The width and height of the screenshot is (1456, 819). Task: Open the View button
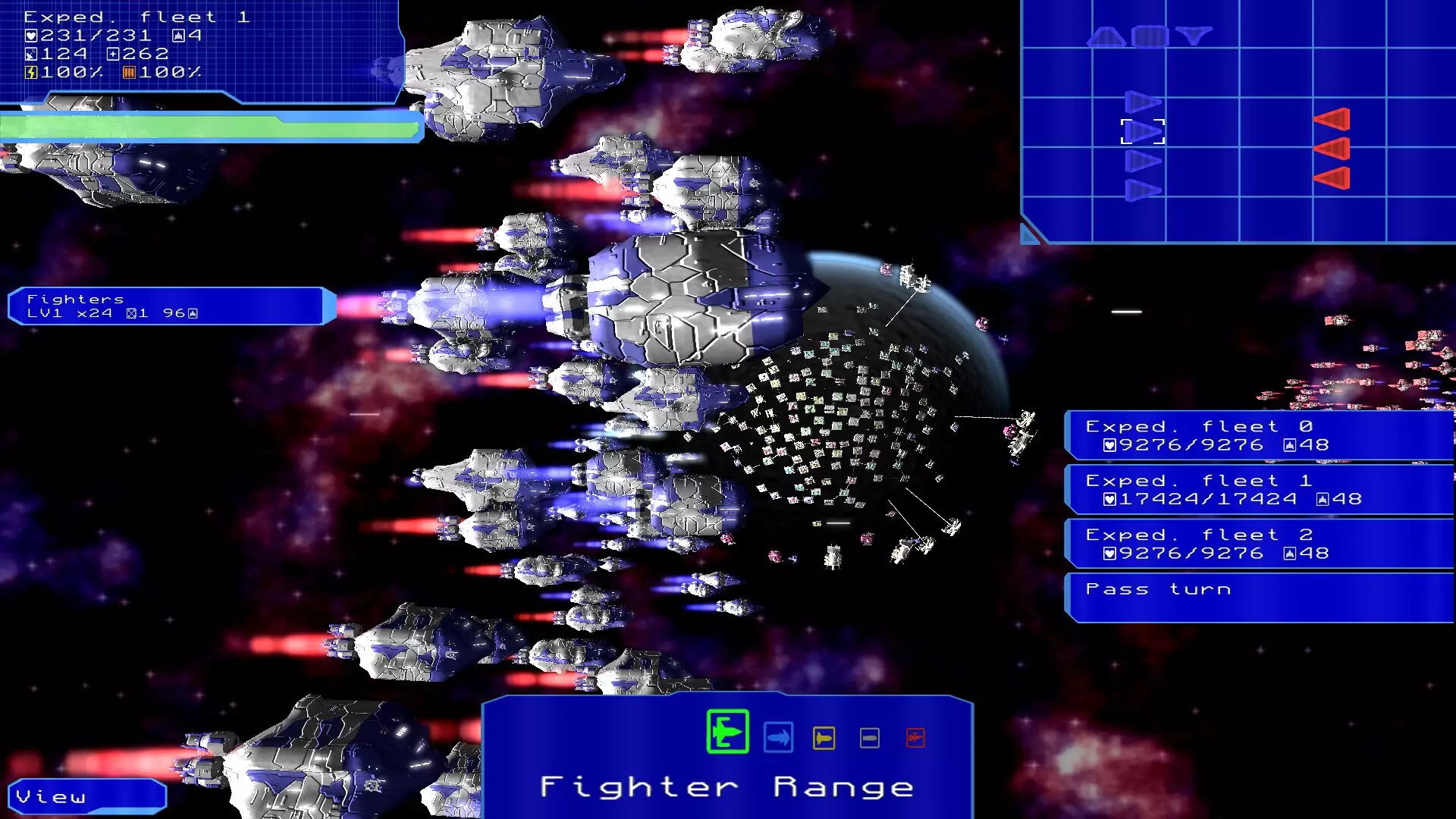[x=86, y=797]
